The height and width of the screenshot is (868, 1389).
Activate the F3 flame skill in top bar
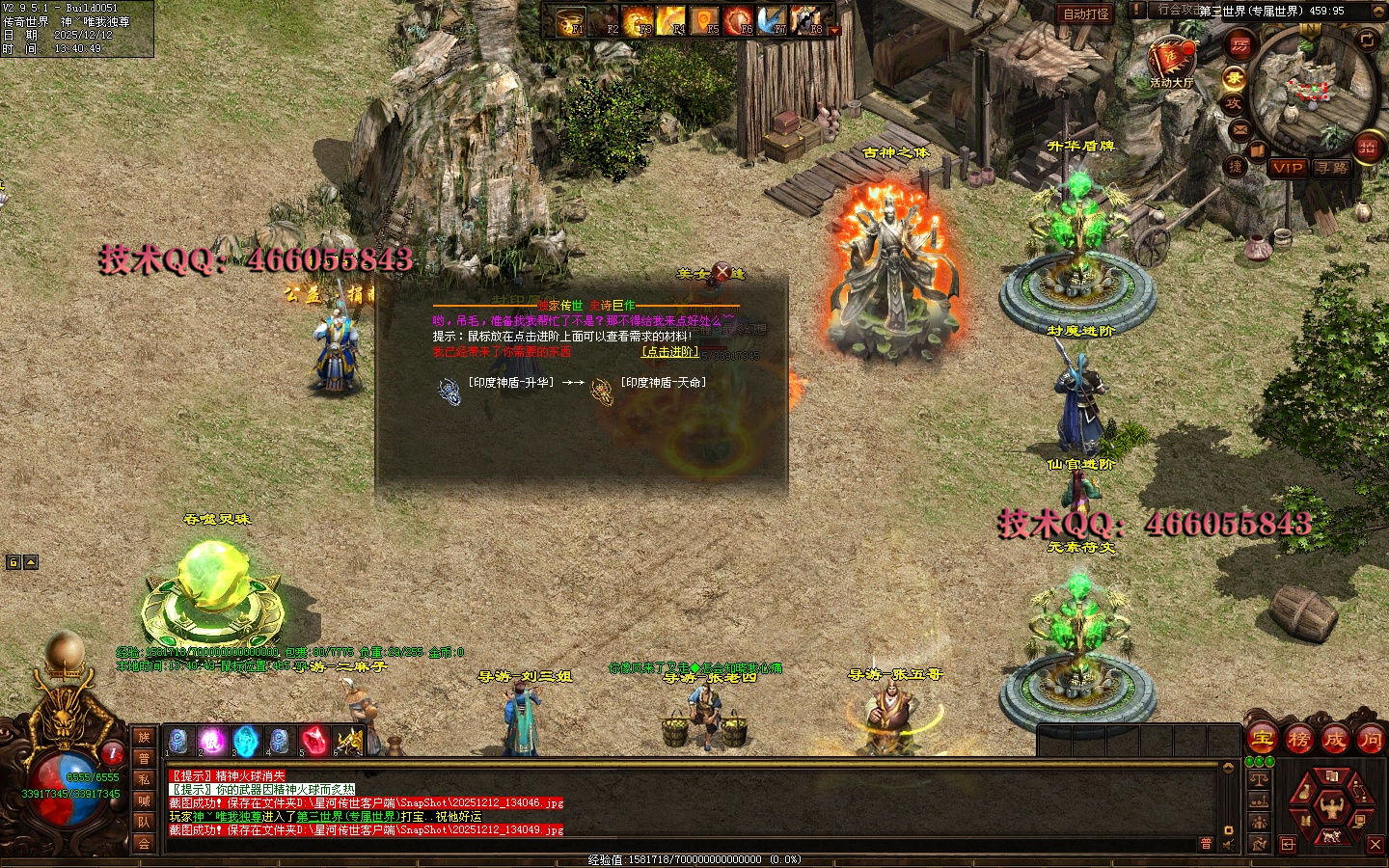[637, 20]
